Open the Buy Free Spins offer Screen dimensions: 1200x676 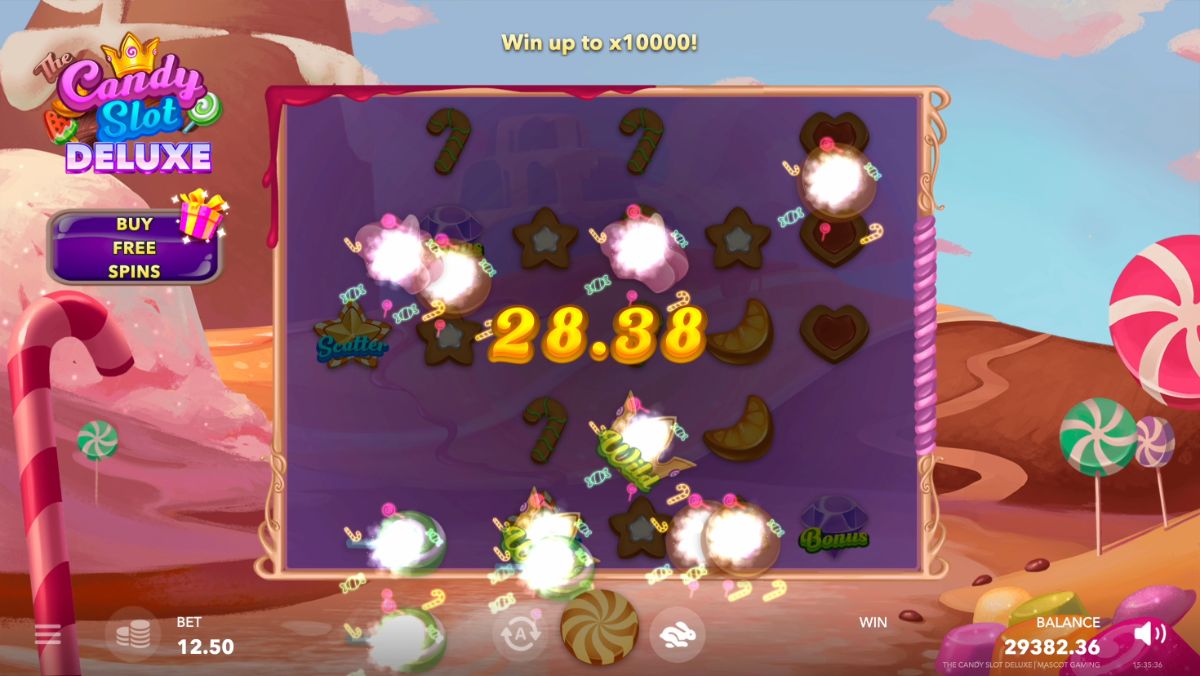point(134,247)
